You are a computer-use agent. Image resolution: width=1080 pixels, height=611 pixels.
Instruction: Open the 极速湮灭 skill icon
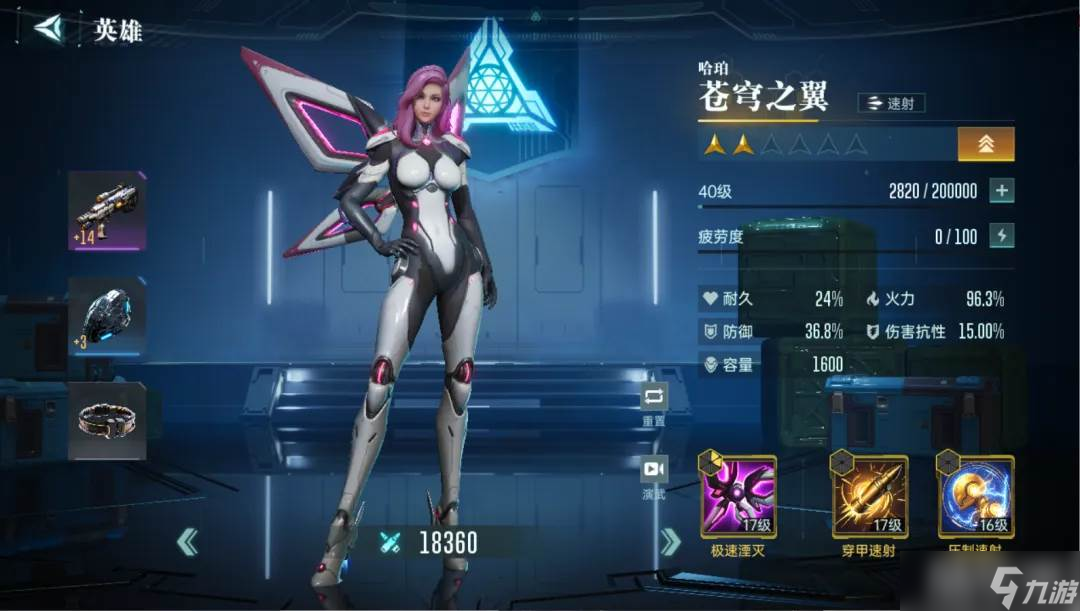point(739,497)
